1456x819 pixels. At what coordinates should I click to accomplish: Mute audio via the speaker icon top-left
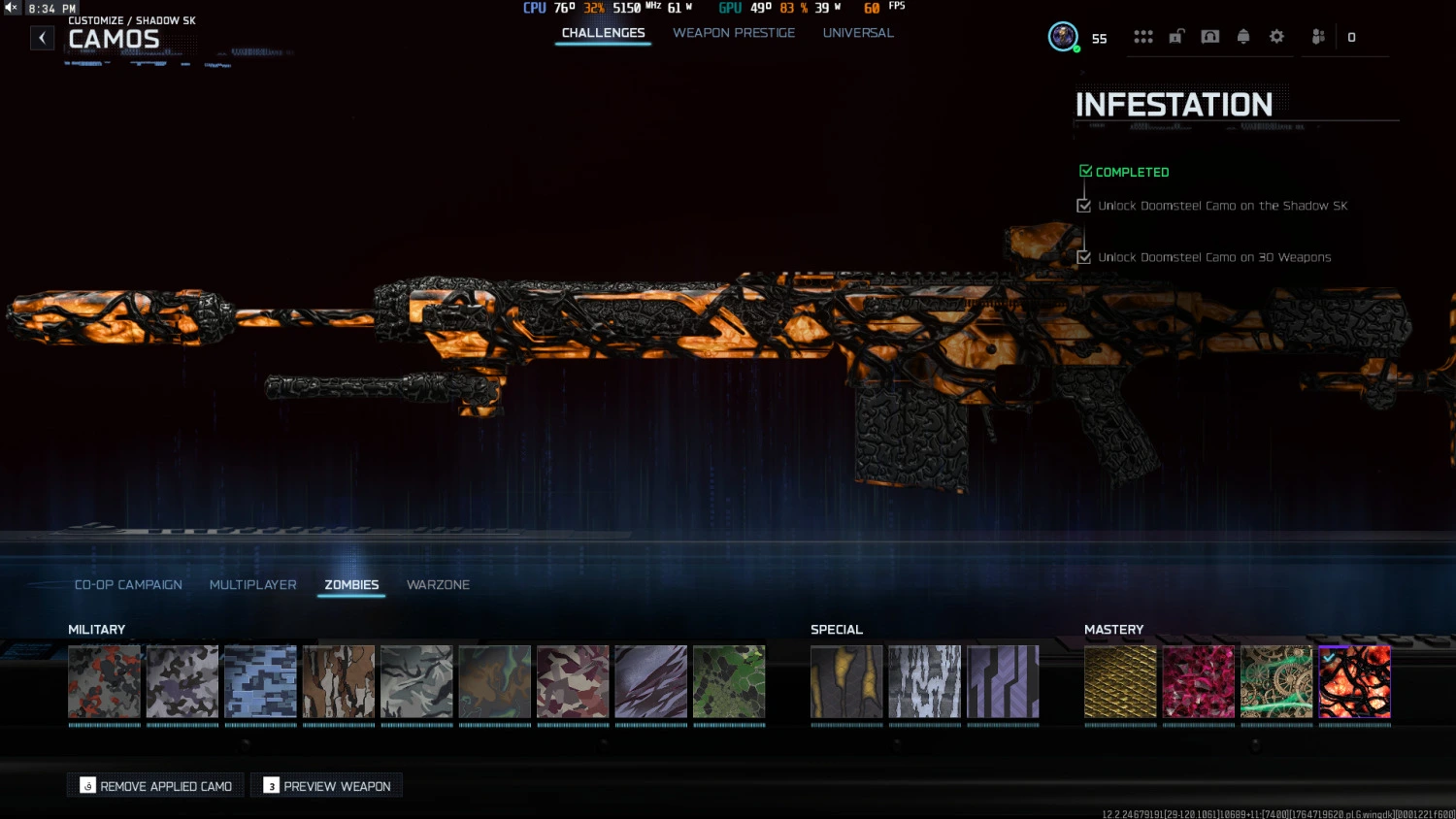[x=10, y=7]
